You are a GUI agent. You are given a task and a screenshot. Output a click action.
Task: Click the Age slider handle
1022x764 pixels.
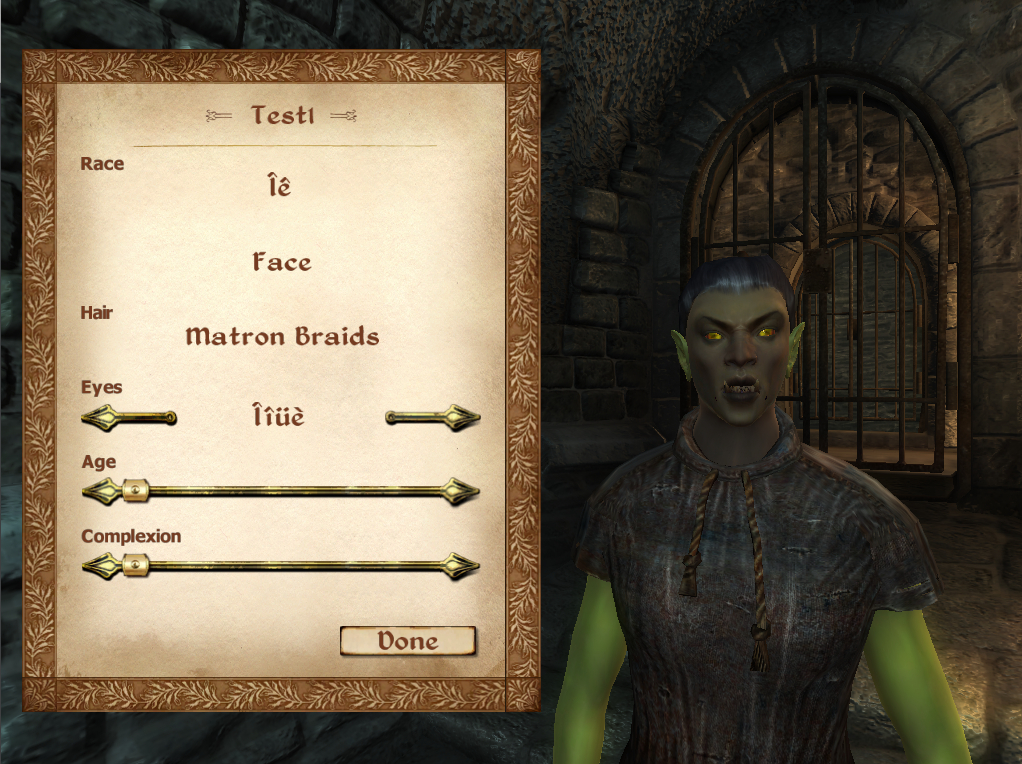(135, 491)
